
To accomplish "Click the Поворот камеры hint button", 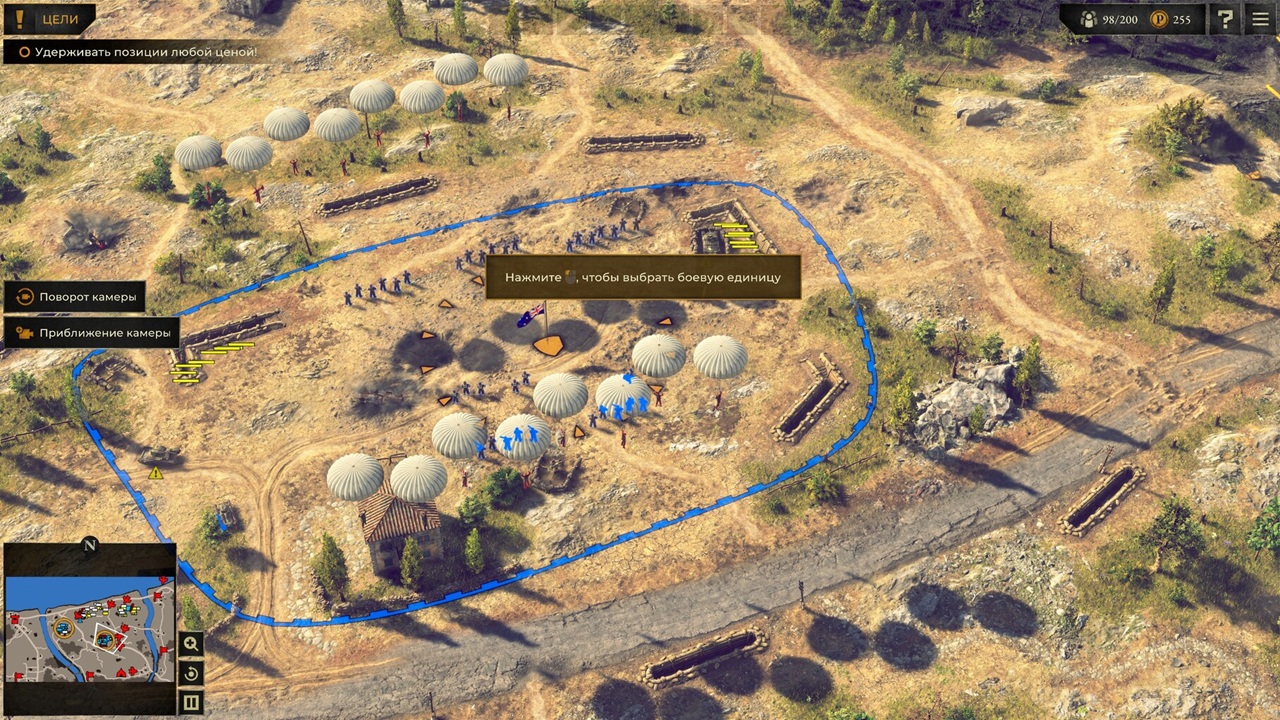I will point(76,297).
